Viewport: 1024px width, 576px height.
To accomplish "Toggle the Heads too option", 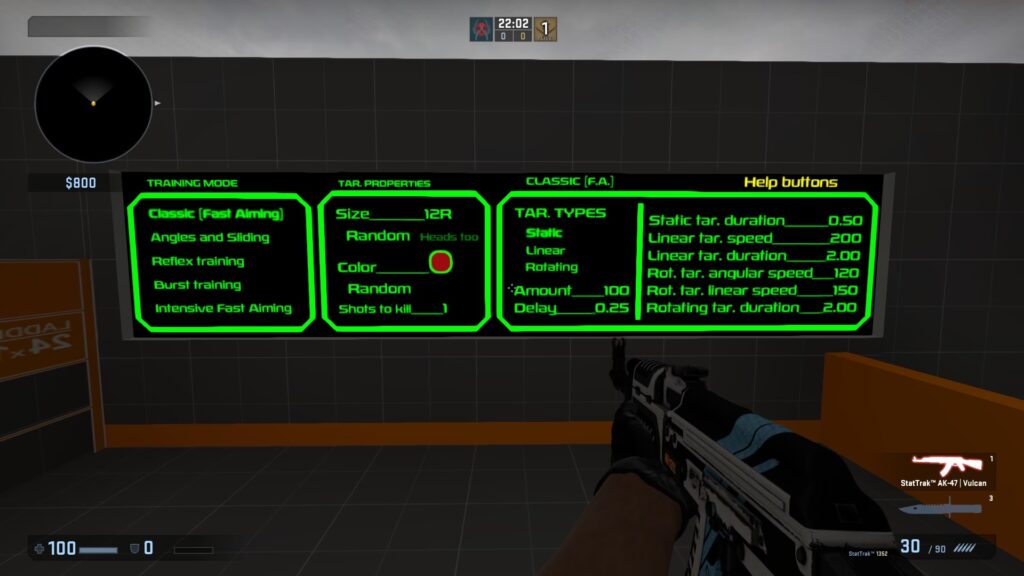I will click(x=449, y=237).
